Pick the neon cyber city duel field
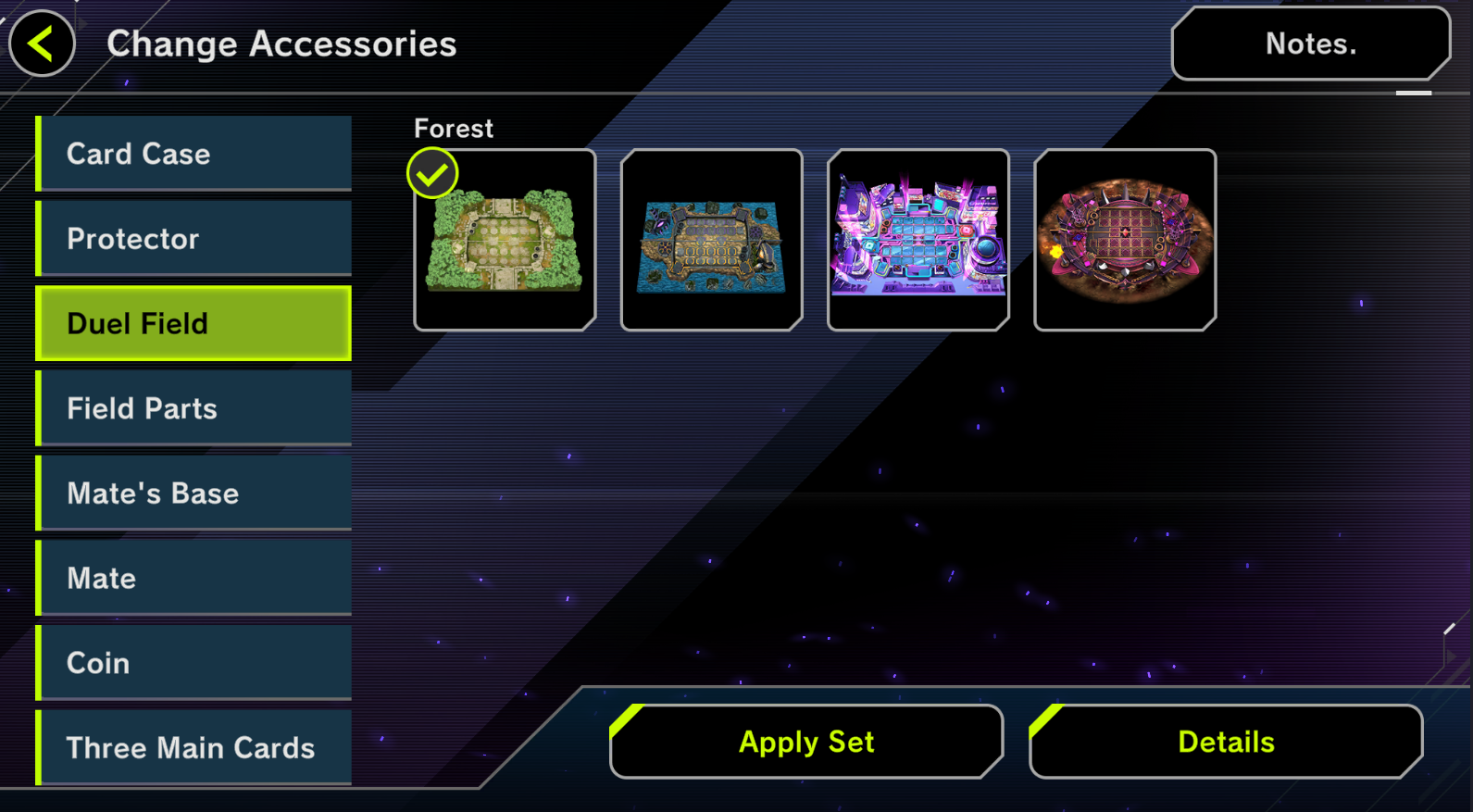This screenshot has width=1473, height=812. point(918,240)
